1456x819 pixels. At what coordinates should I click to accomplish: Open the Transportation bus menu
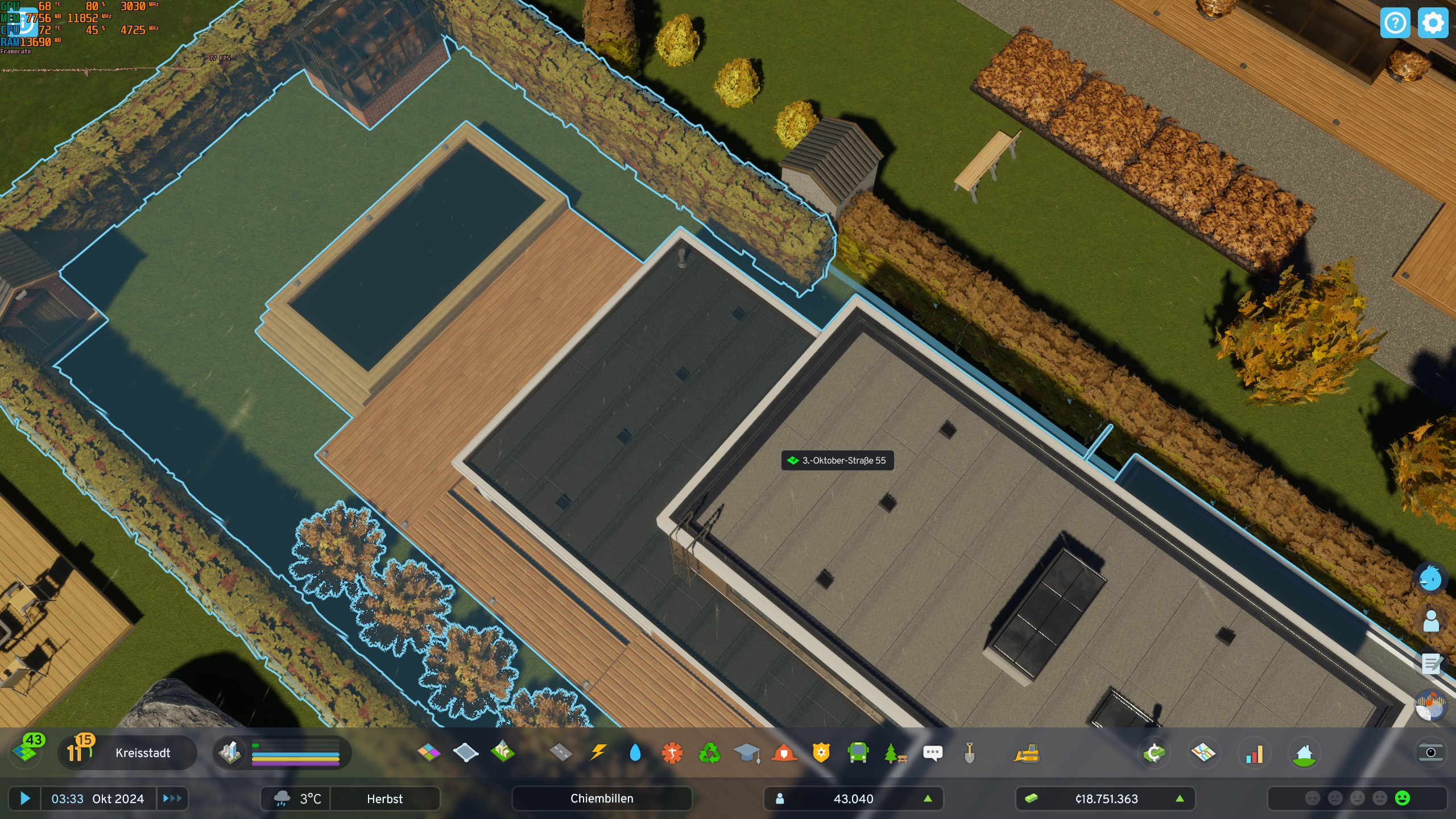click(x=858, y=754)
